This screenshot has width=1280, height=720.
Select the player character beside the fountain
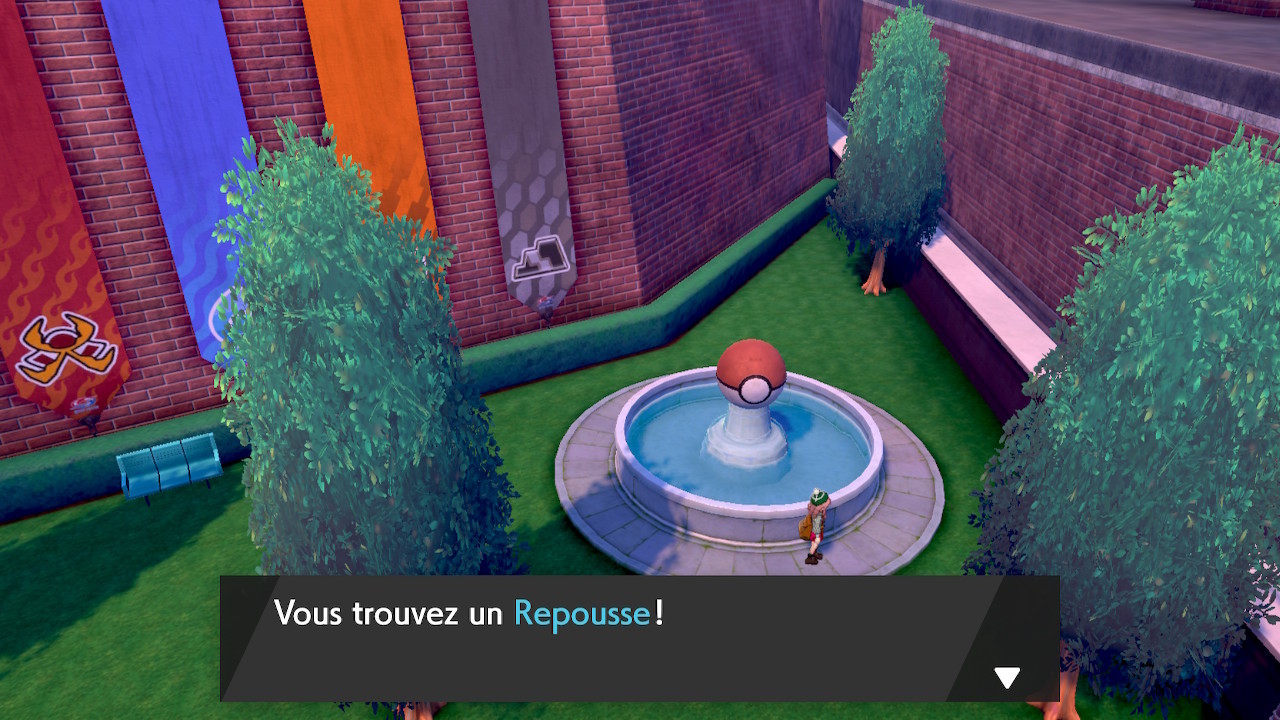(x=814, y=520)
